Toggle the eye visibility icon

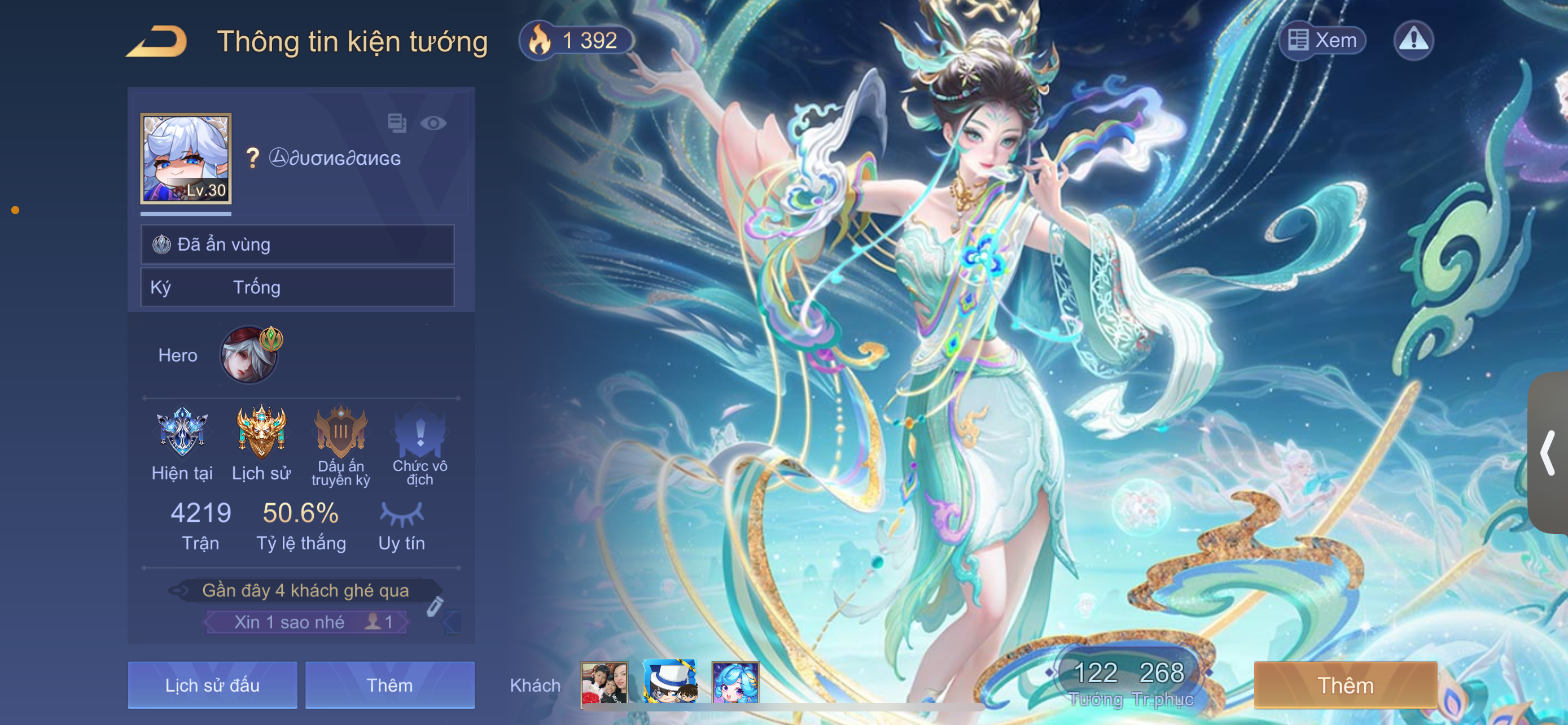pos(433,123)
